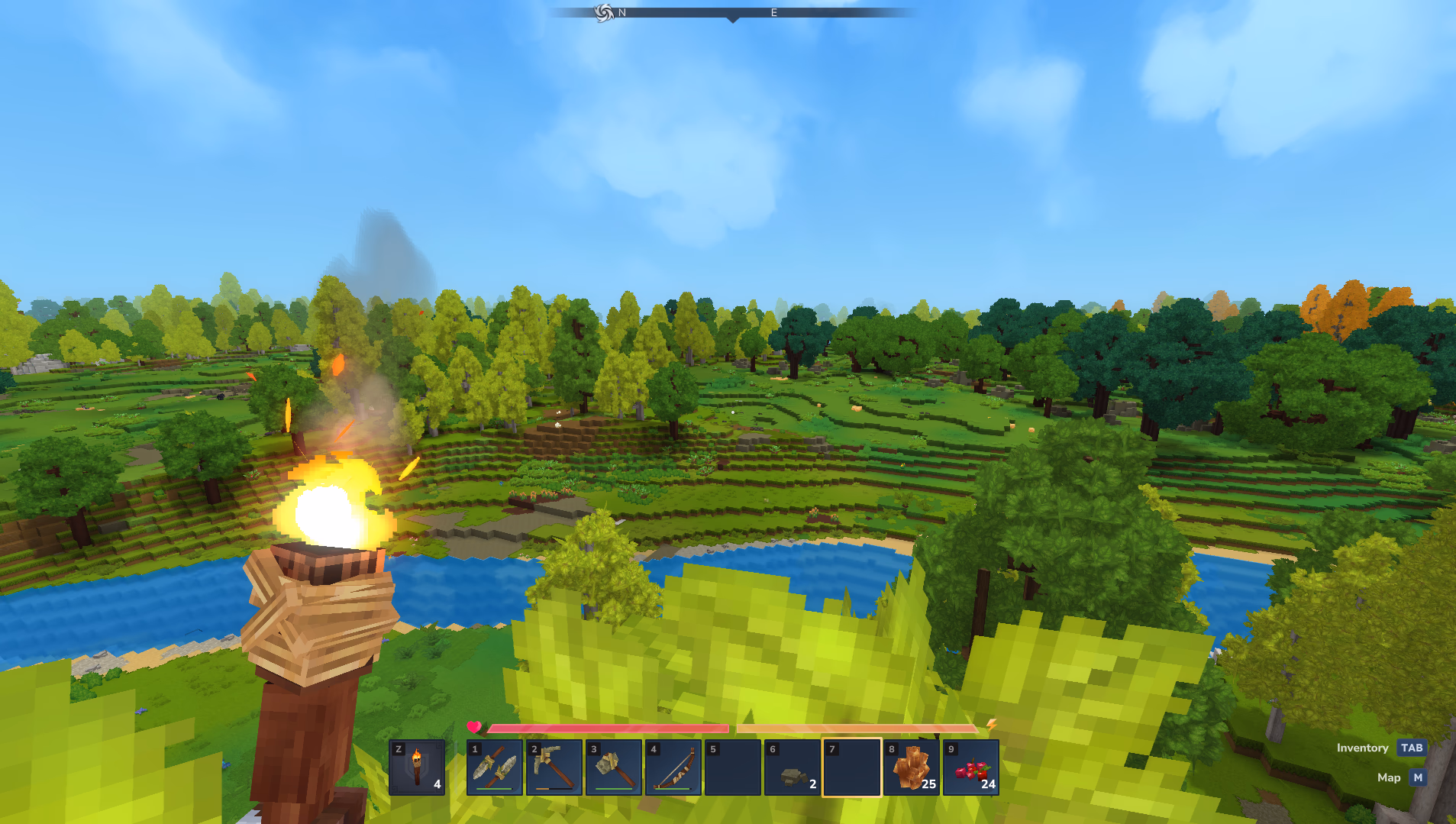Click the TAB keybind badge
Screen dimensions: 1456x824
1411,748
